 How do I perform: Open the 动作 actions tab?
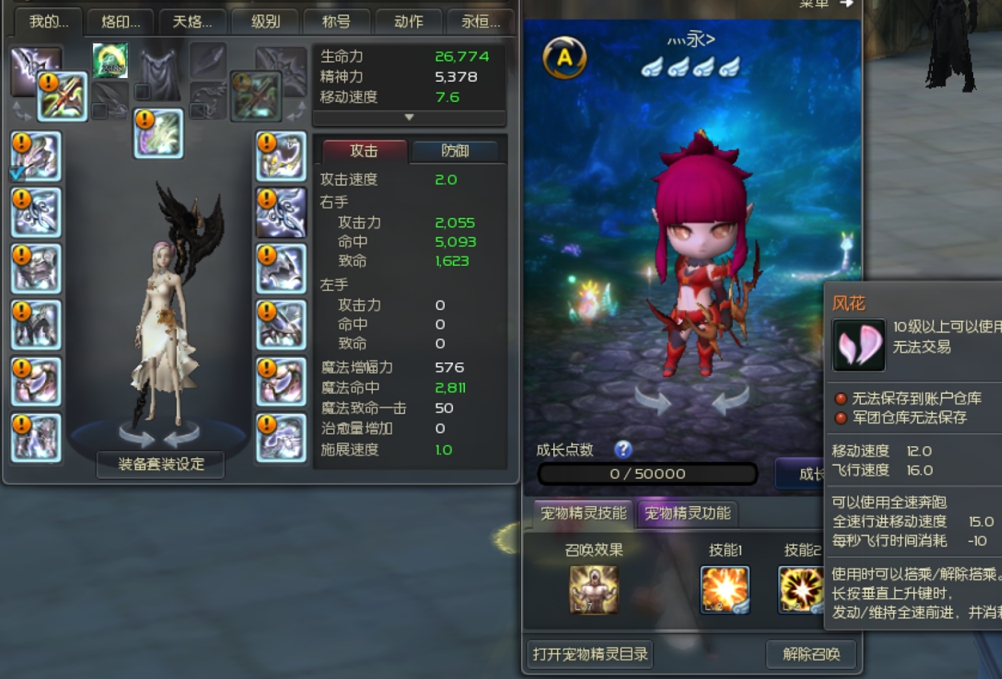[409, 21]
